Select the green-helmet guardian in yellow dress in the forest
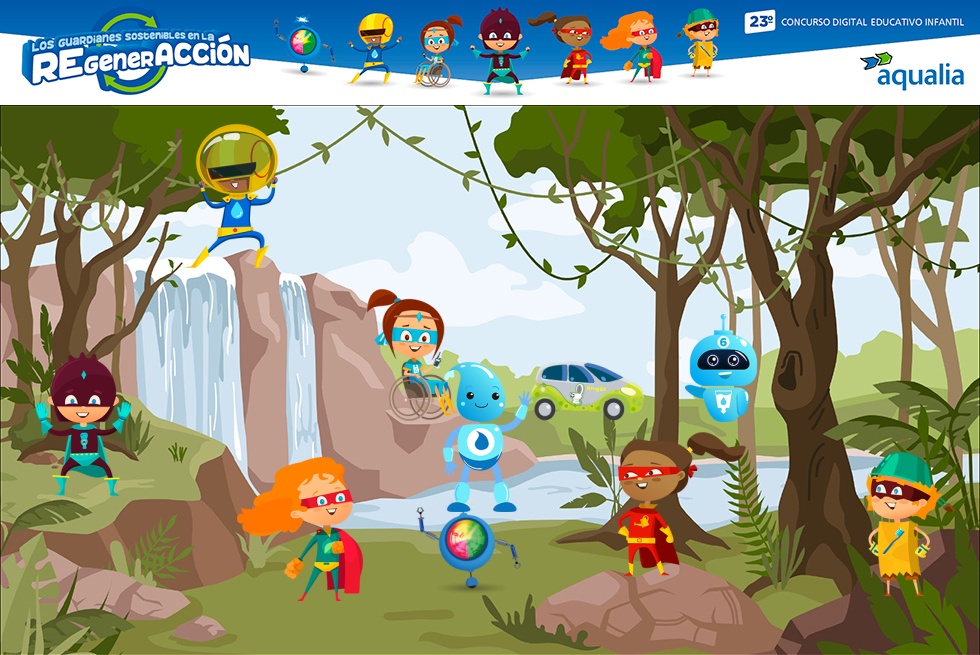The height and width of the screenshot is (655, 980). [x=898, y=520]
